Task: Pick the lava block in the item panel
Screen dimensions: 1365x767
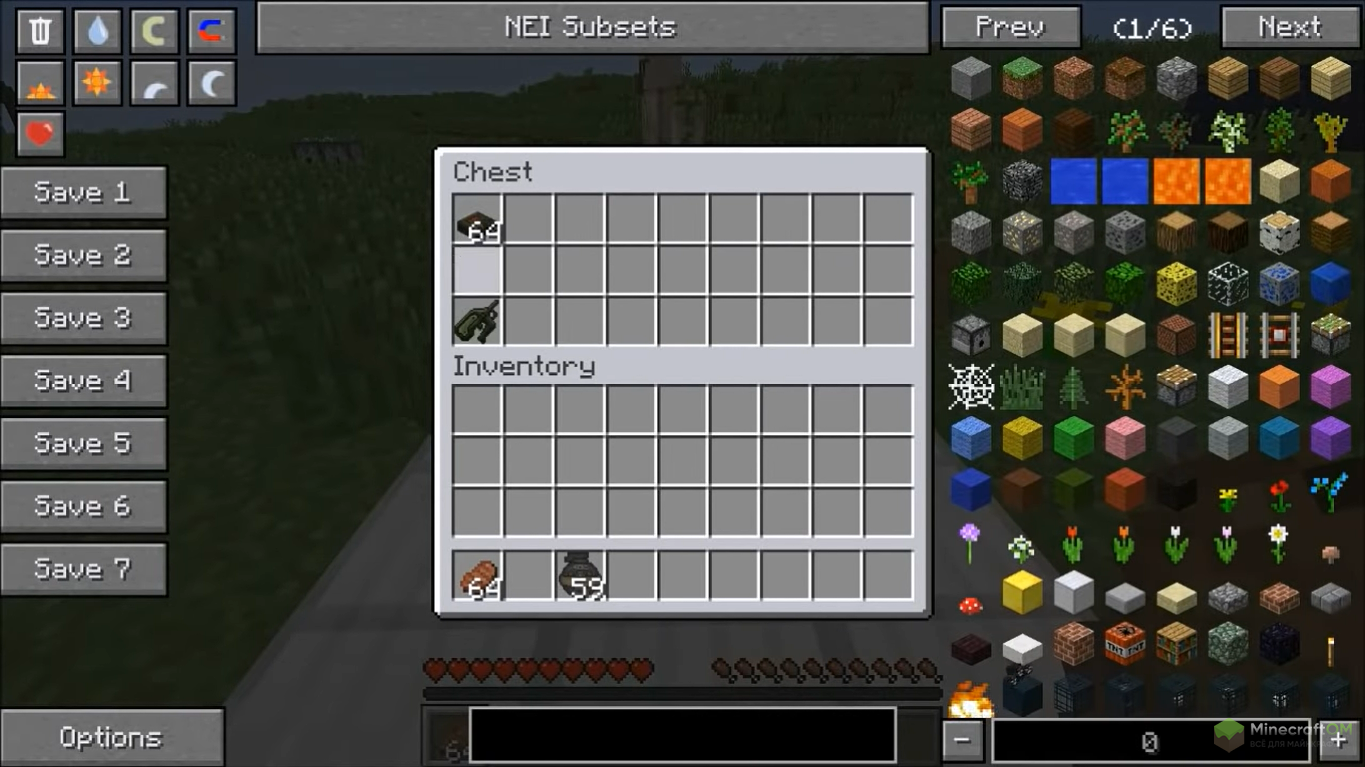Action: pos(1176,182)
